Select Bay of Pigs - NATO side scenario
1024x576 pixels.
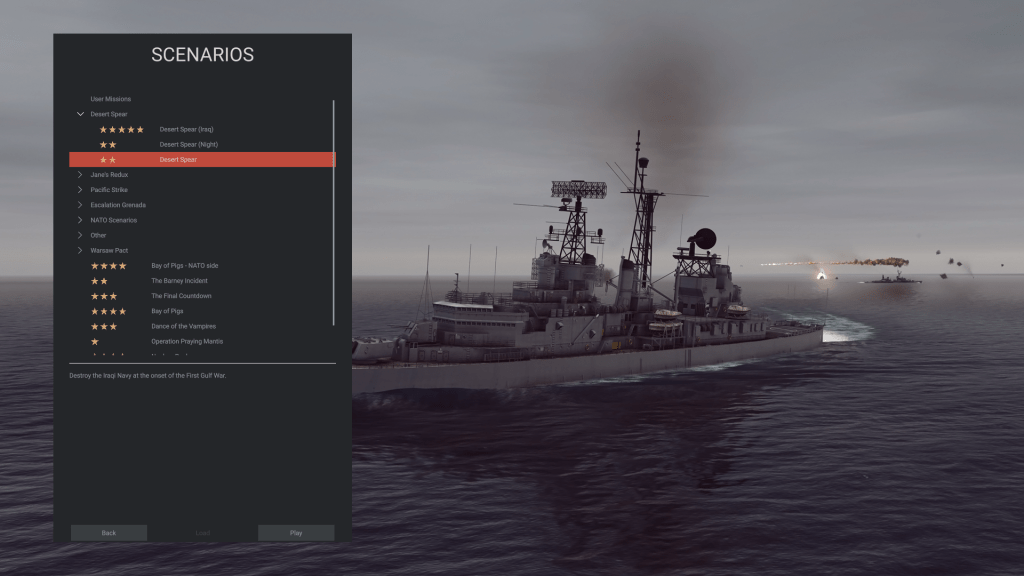coord(184,266)
